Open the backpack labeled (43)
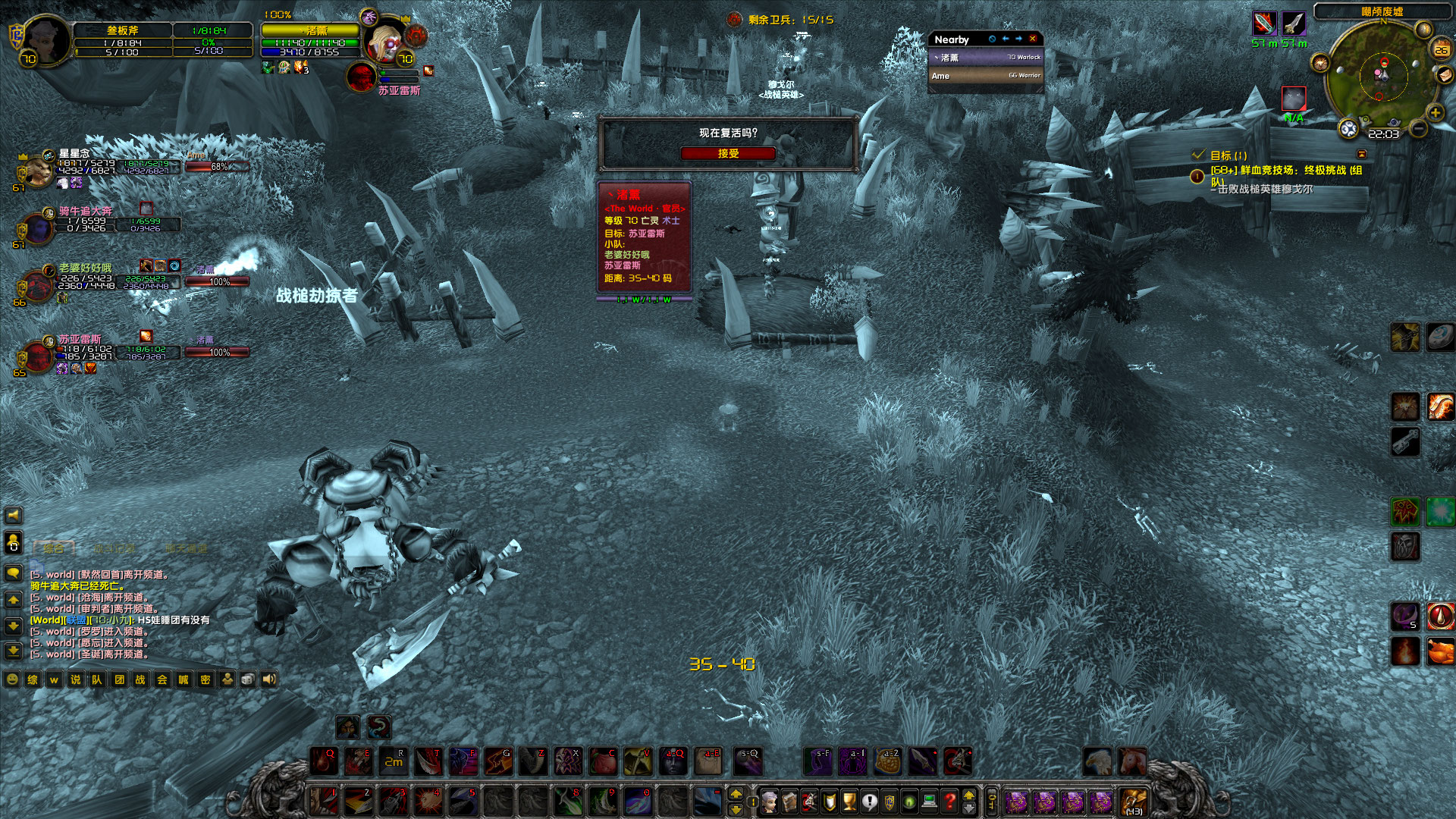Viewport: 1456px width, 819px height. (1134, 800)
